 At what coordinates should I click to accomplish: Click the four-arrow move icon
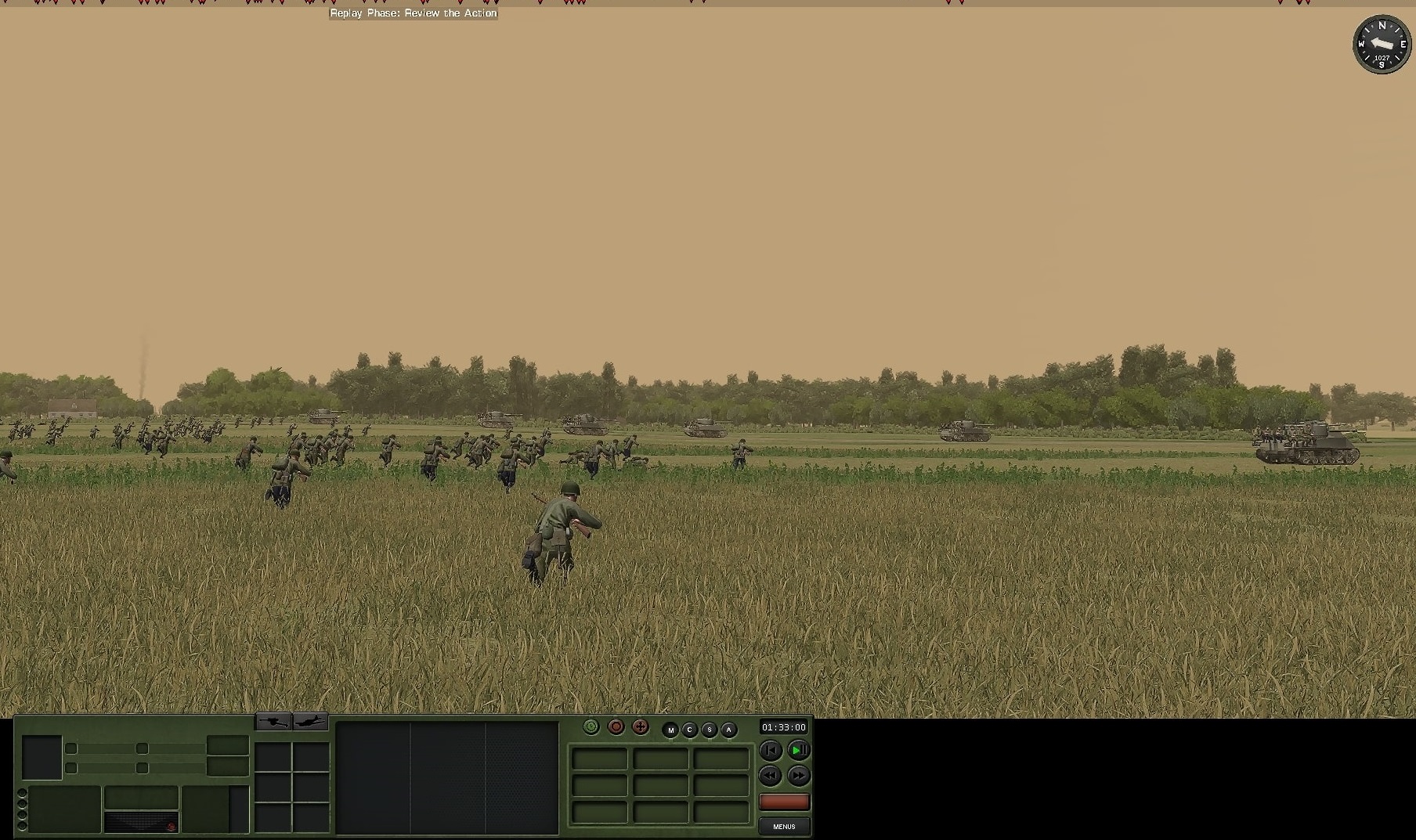(x=641, y=727)
